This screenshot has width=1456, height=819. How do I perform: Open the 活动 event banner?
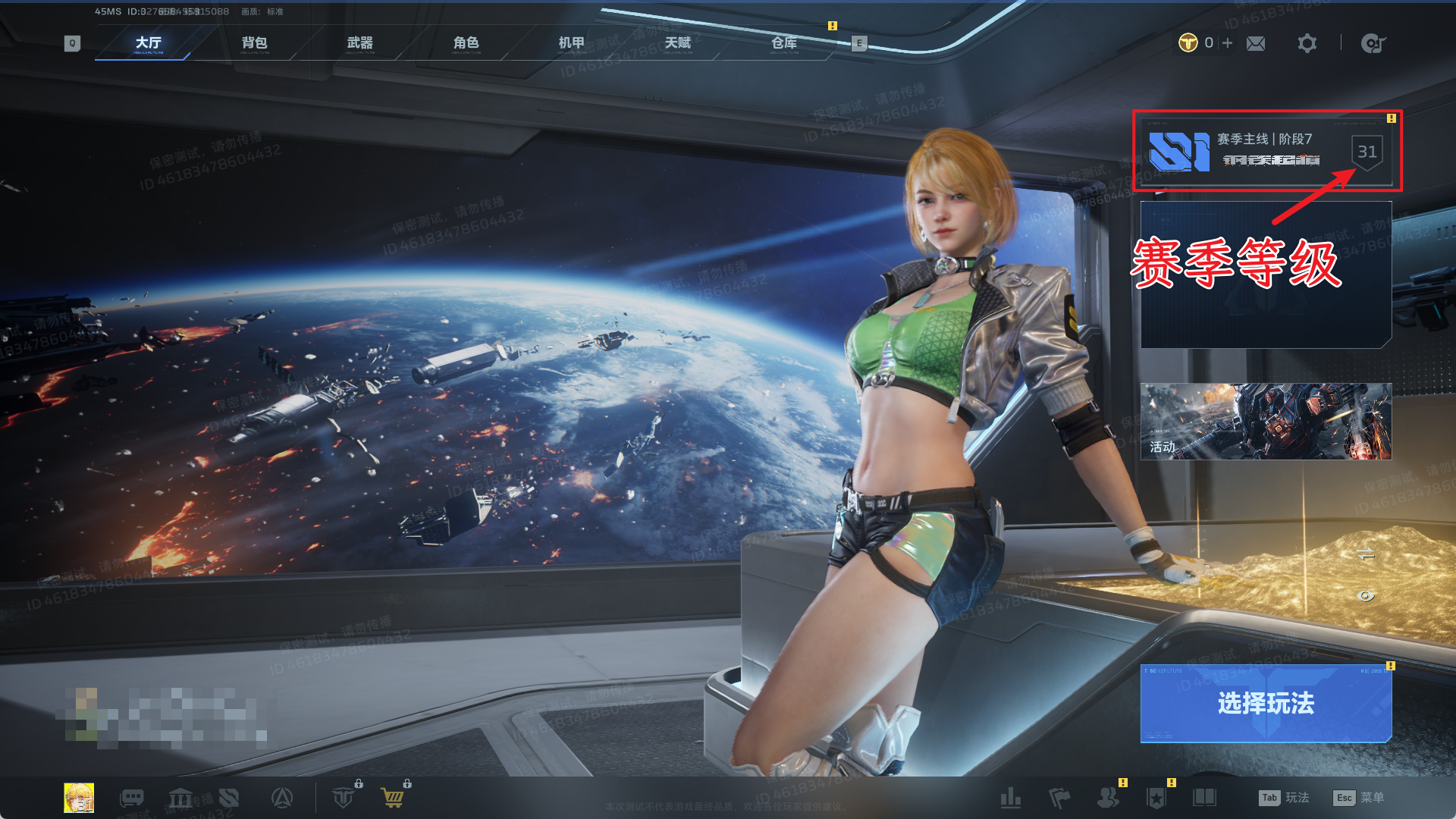[1266, 421]
